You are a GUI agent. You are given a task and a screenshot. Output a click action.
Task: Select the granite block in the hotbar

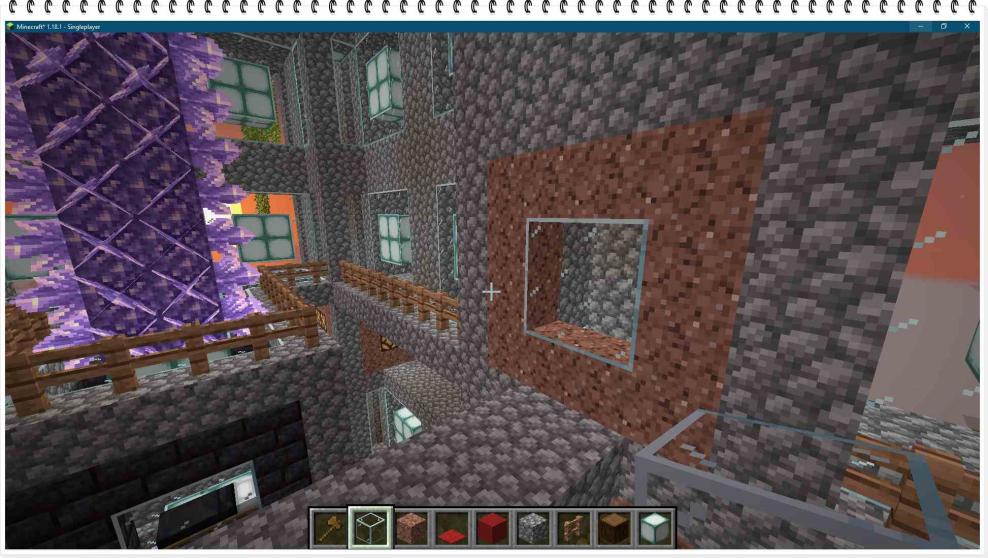click(409, 527)
